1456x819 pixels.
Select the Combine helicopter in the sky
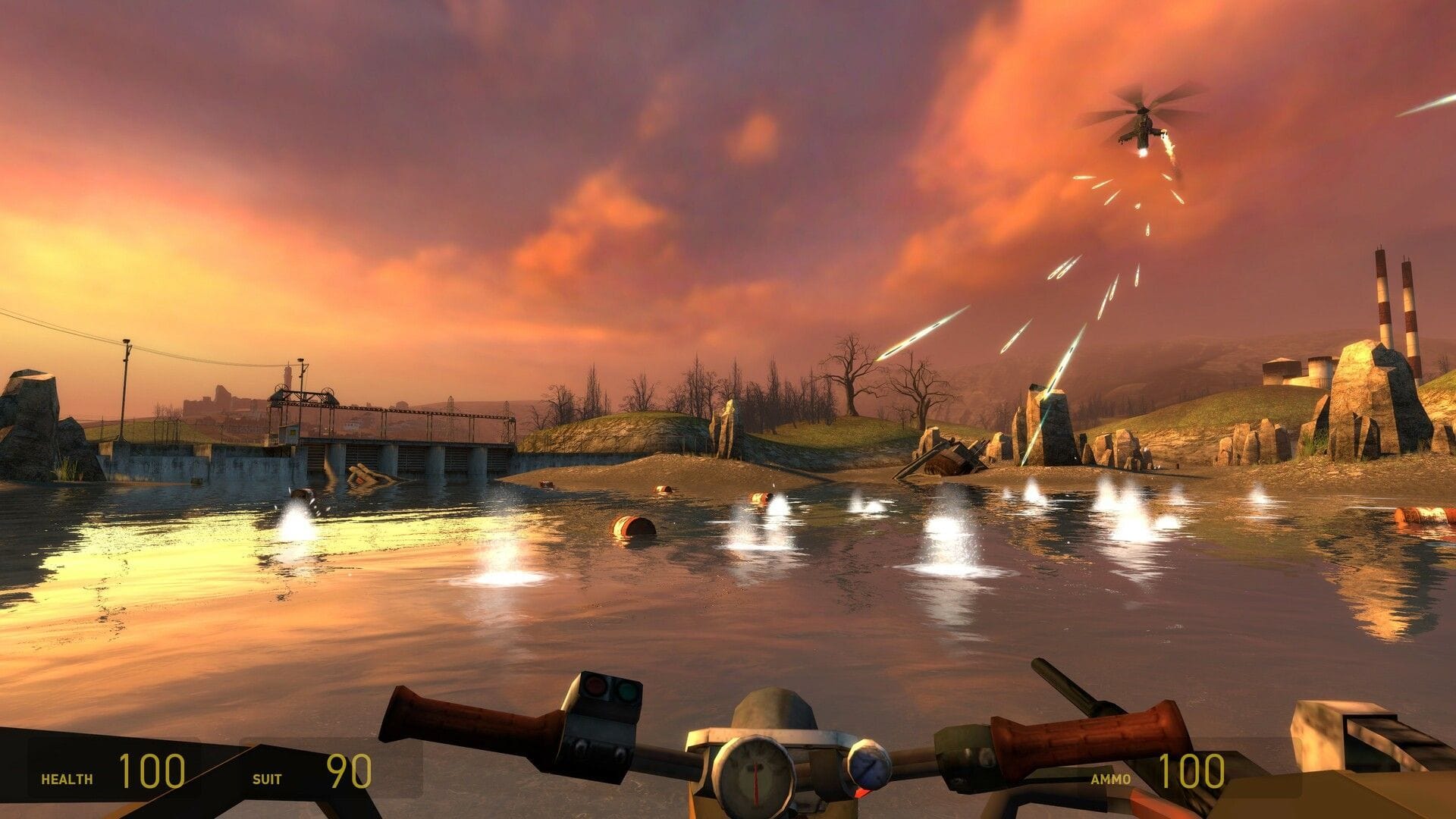click(1145, 125)
